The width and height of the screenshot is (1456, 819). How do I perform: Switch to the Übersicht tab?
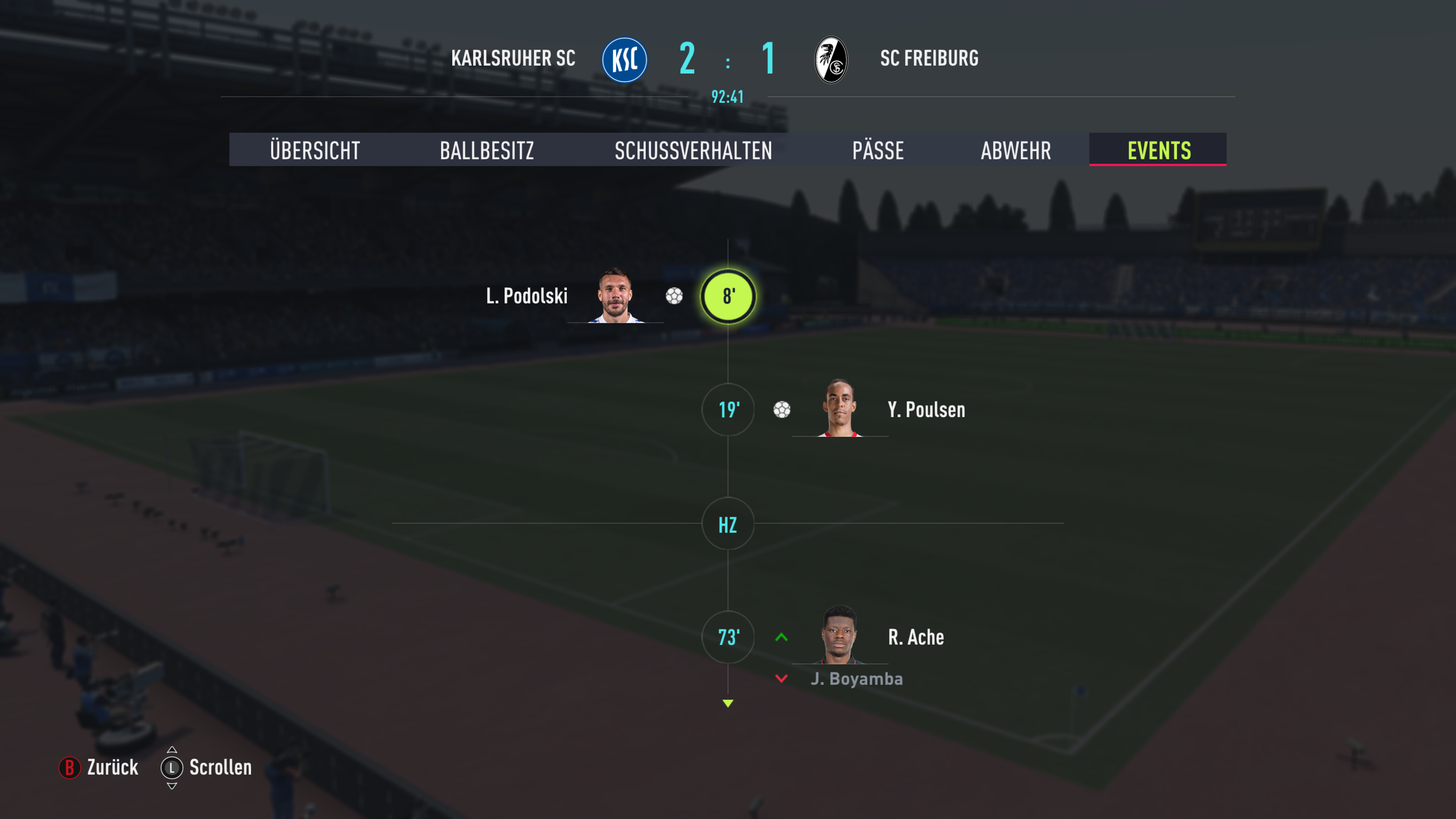[x=315, y=151]
